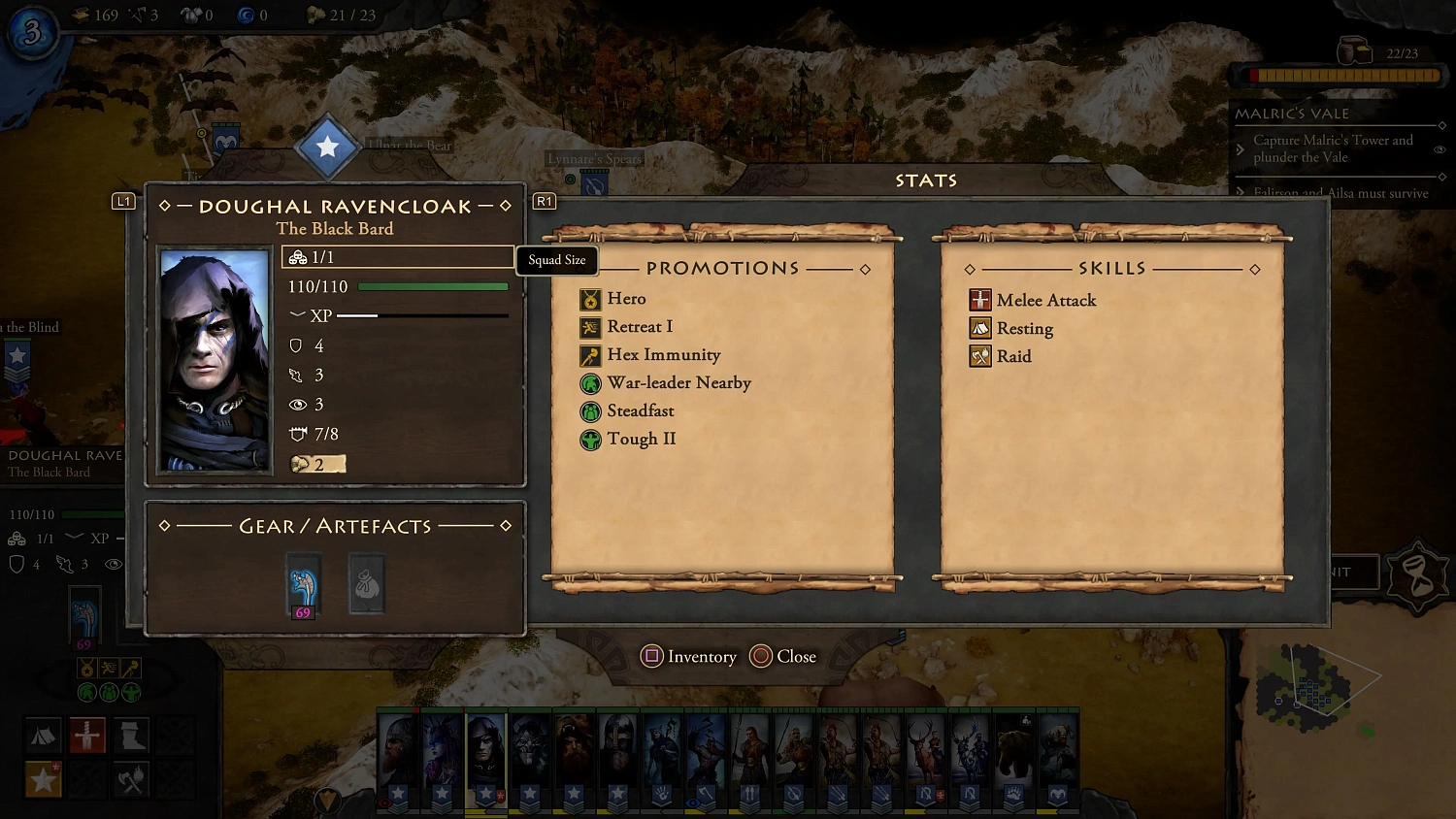The image size is (1456, 819).
Task: Open the Gear / Artefacts section header
Action: [335, 525]
